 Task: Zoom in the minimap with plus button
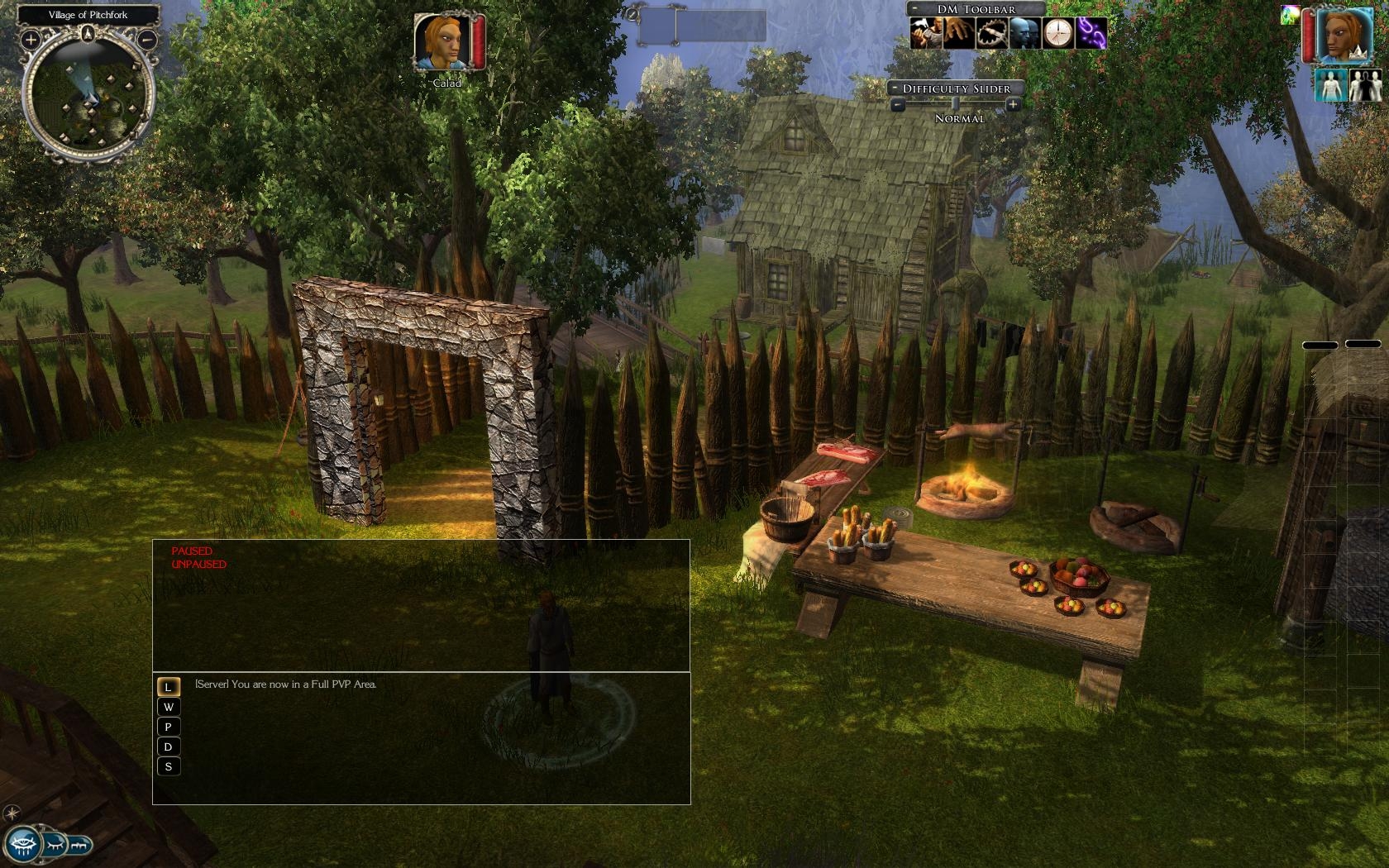click(x=31, y=39)
